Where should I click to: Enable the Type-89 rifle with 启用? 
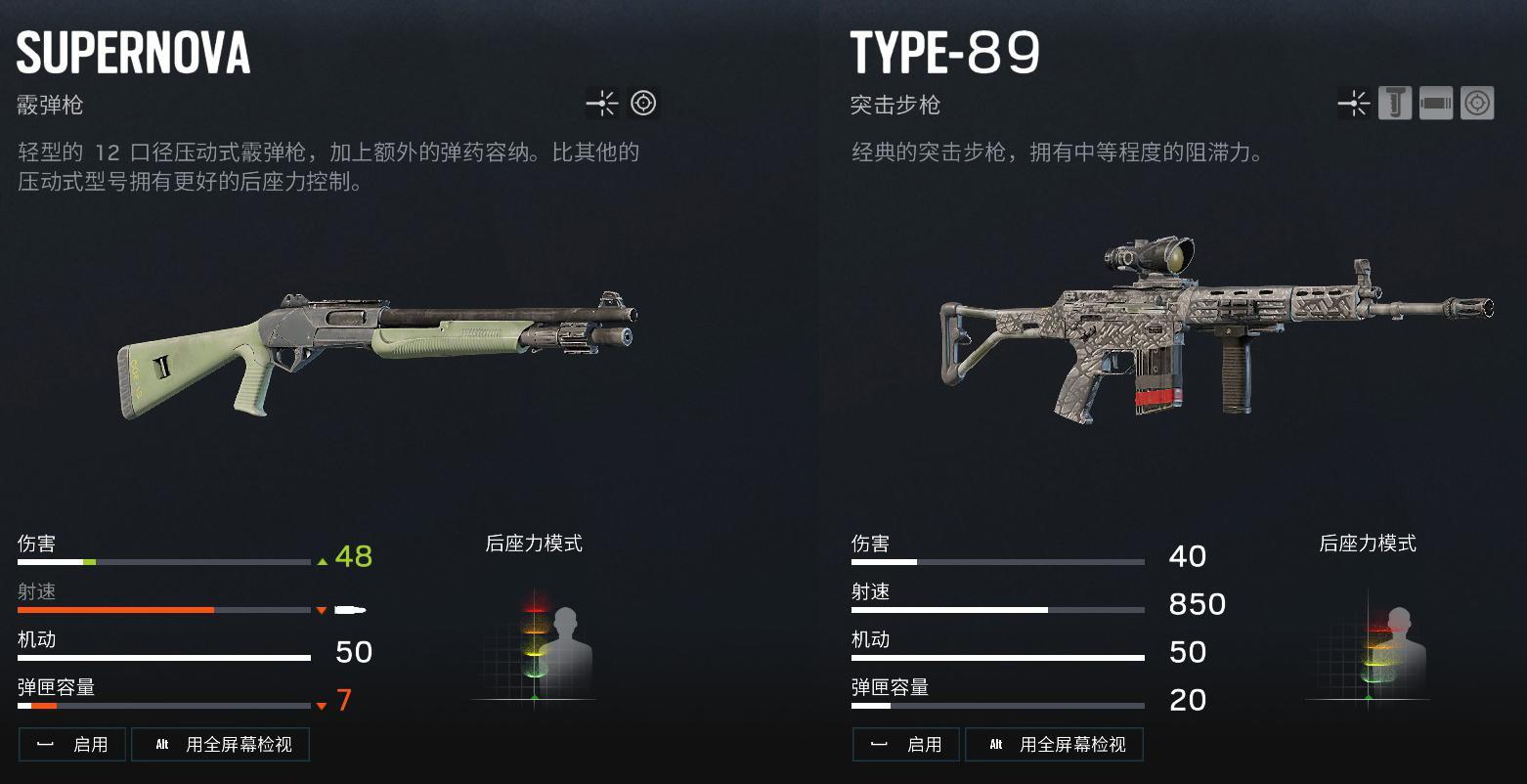906,745
